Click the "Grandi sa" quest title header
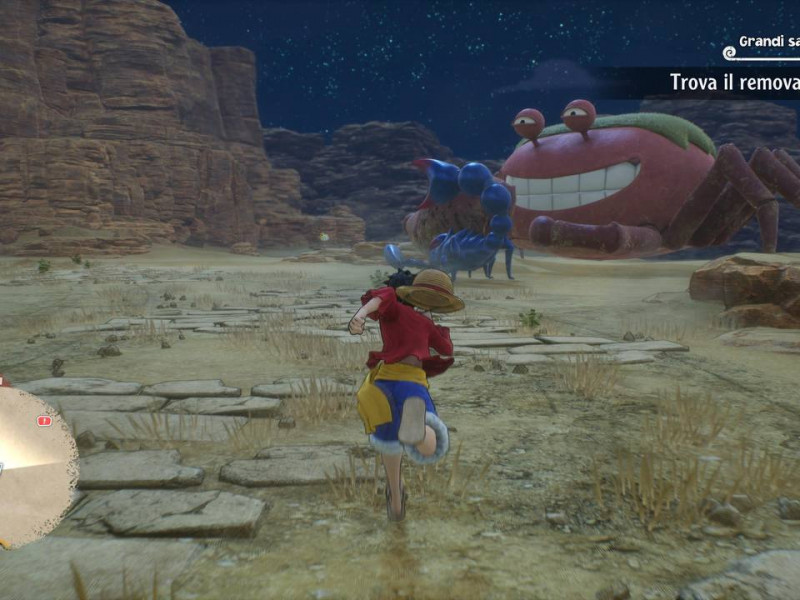The width and height of the screenshot is (800, 600). click(768, 42)
